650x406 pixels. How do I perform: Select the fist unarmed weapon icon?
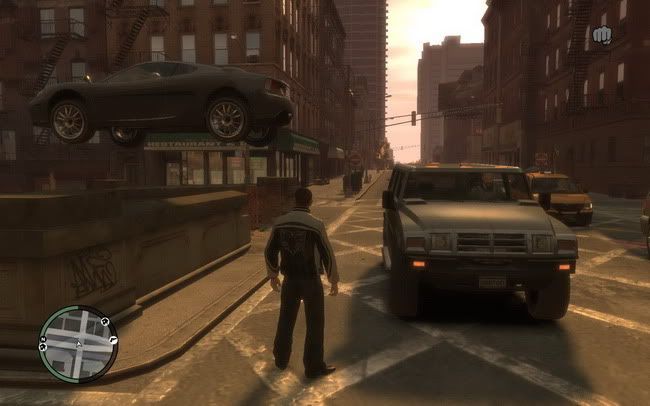point(602,36)
